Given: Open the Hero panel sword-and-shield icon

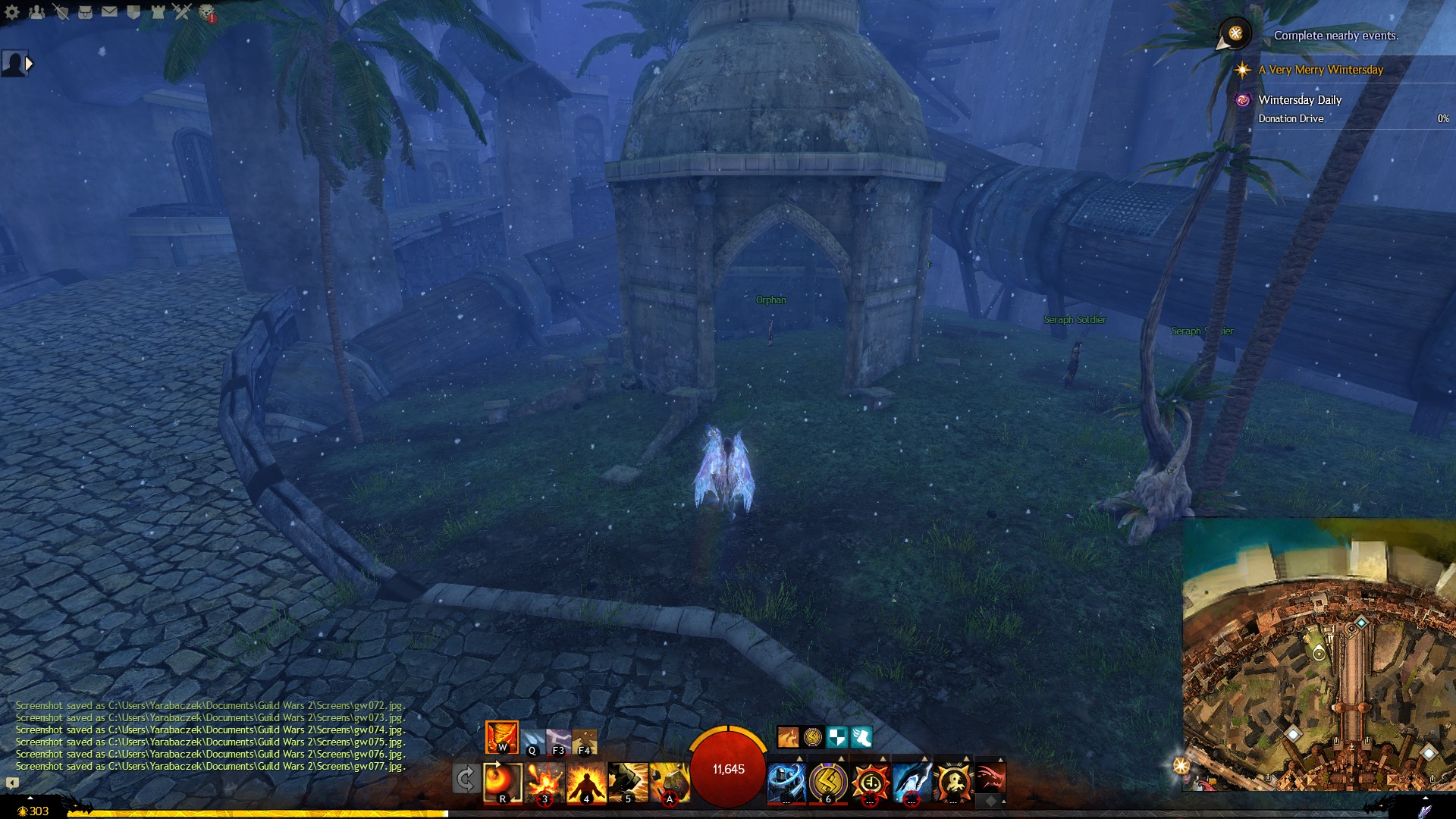Looking at the screenshot, I should tap(61, 11).
